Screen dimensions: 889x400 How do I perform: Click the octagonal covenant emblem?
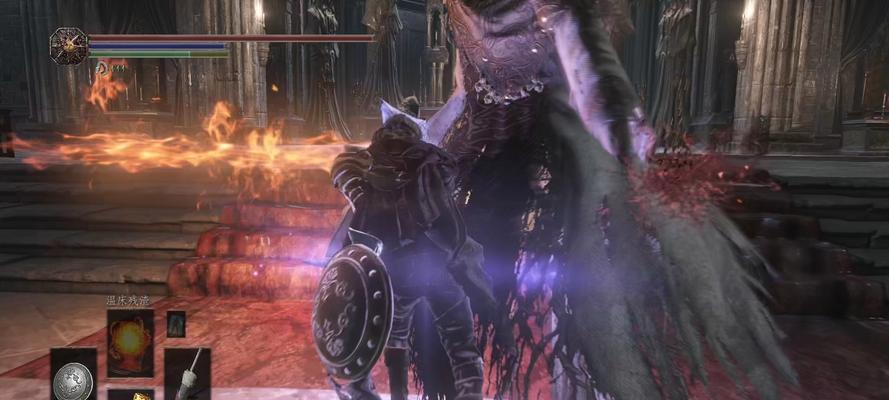click(x=69, y=46)
